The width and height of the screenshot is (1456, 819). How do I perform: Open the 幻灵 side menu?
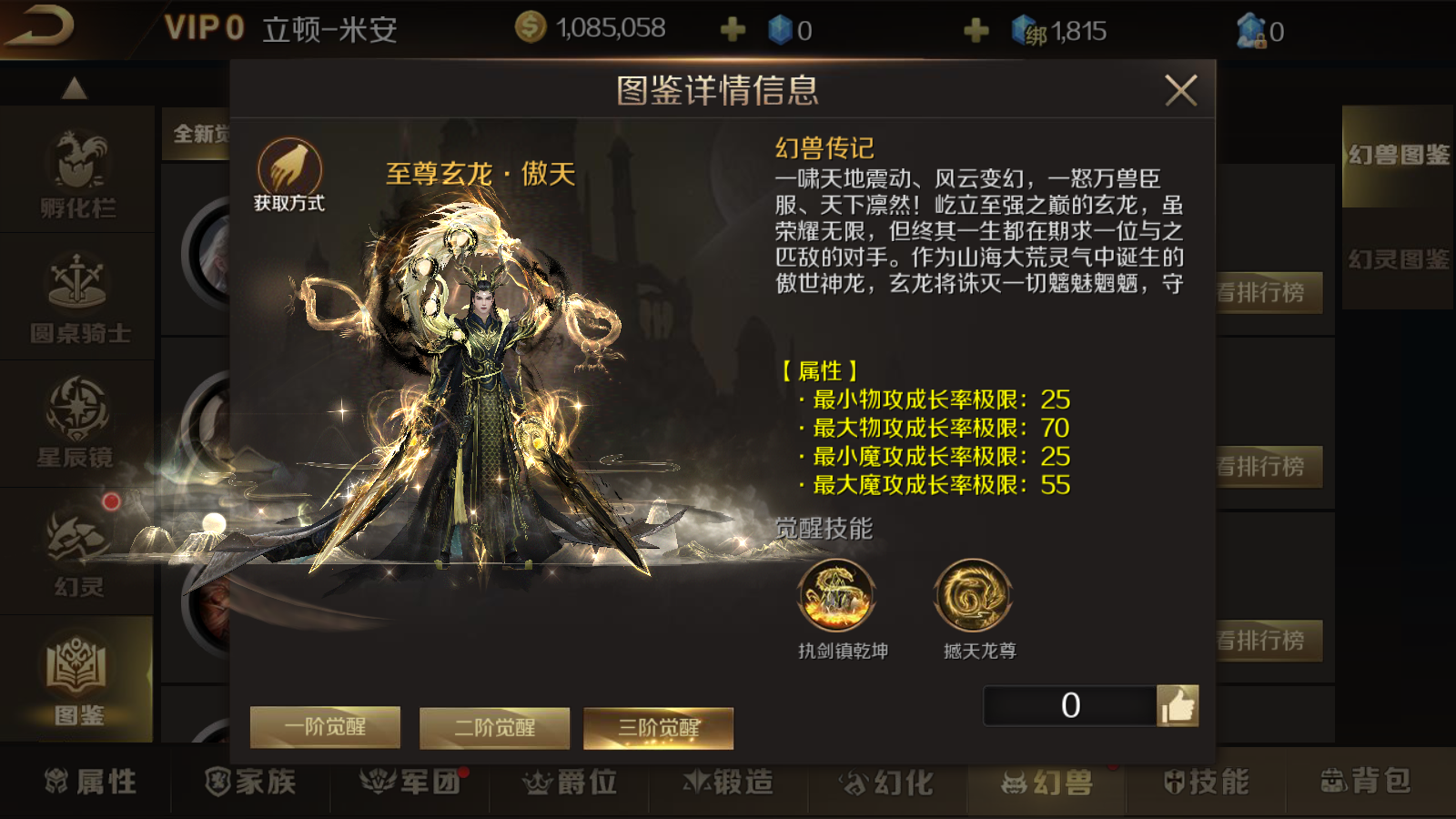(x=78, y=552)
